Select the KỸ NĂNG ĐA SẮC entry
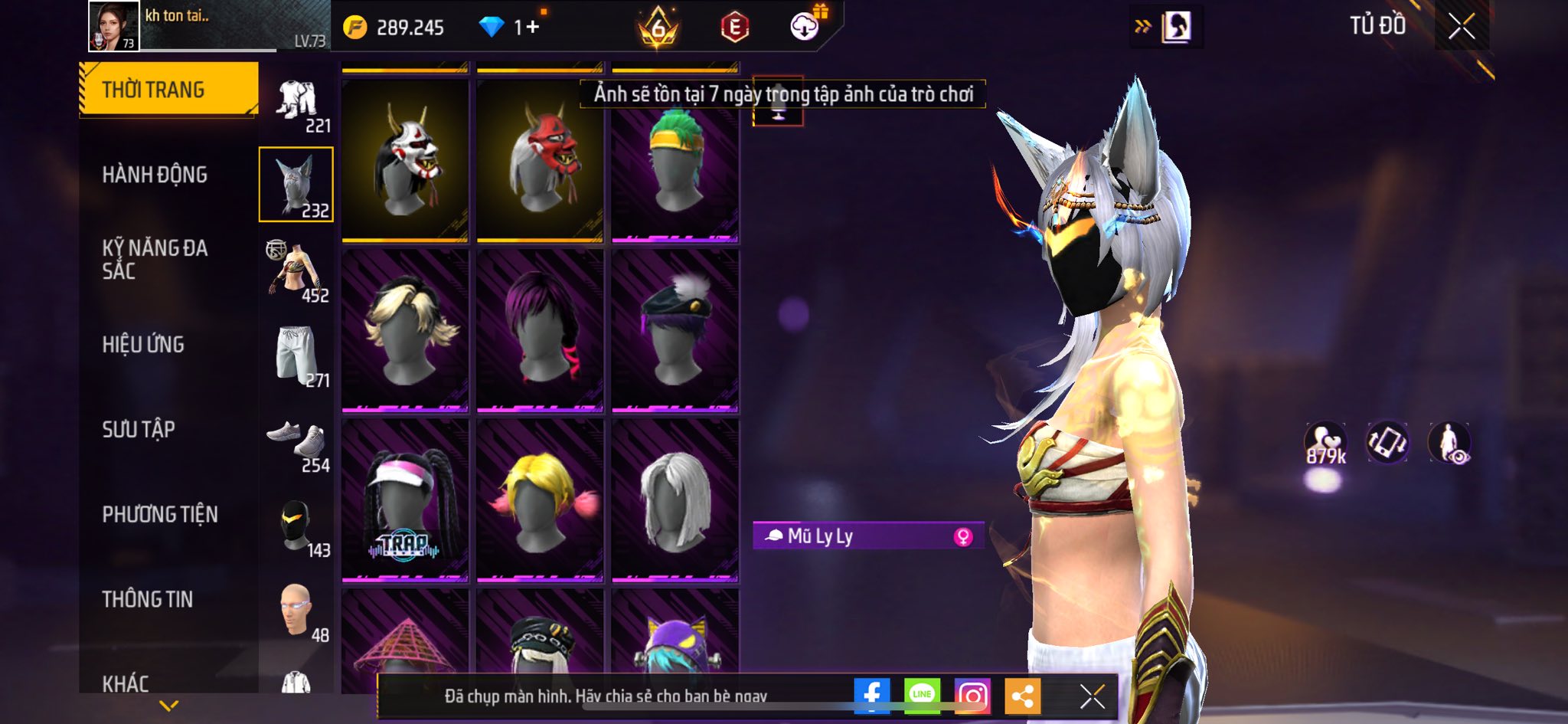 (155, 259)
